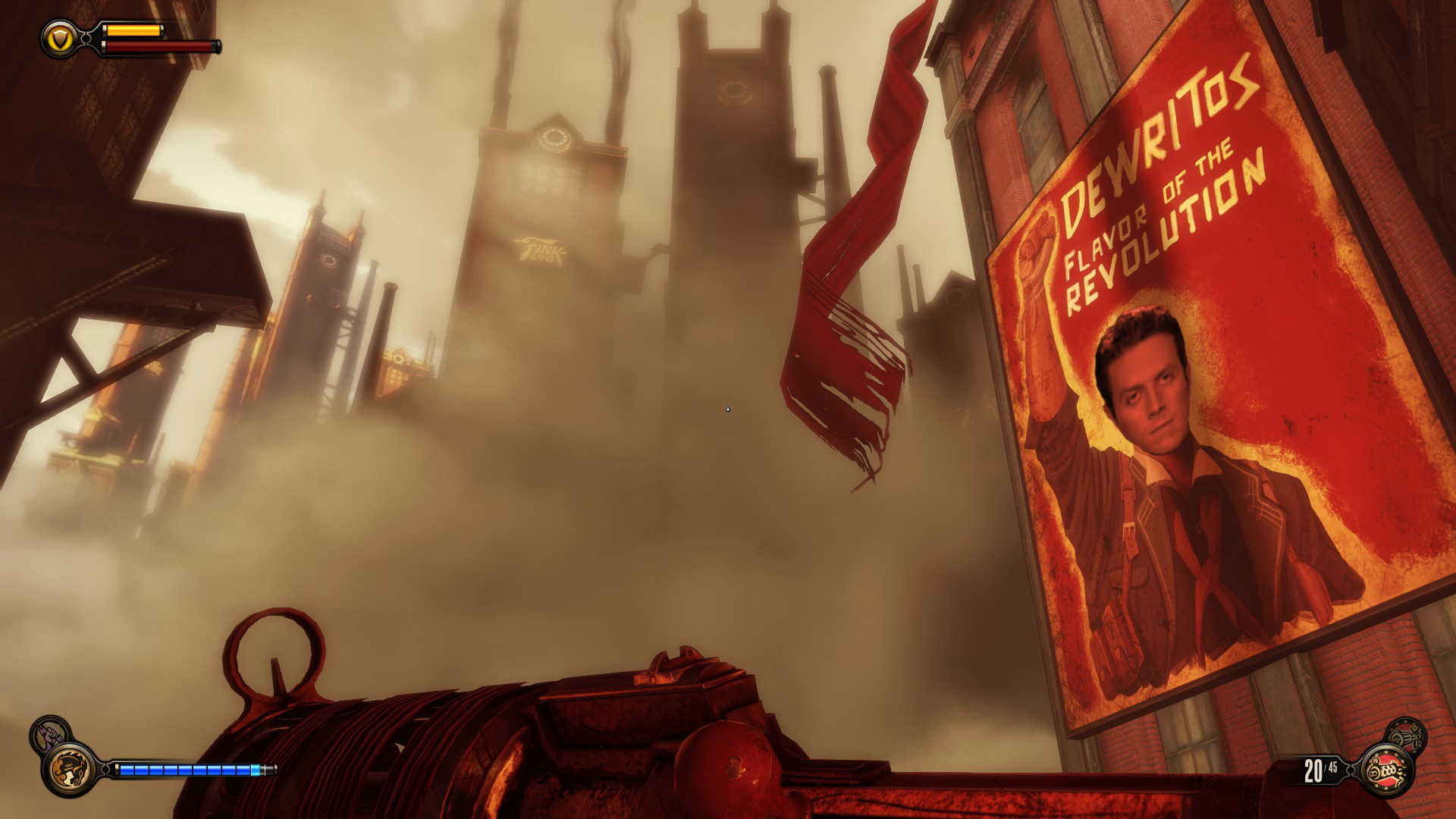
Task: Select the active orange horse vigor icon
Action: pos(71,767)
